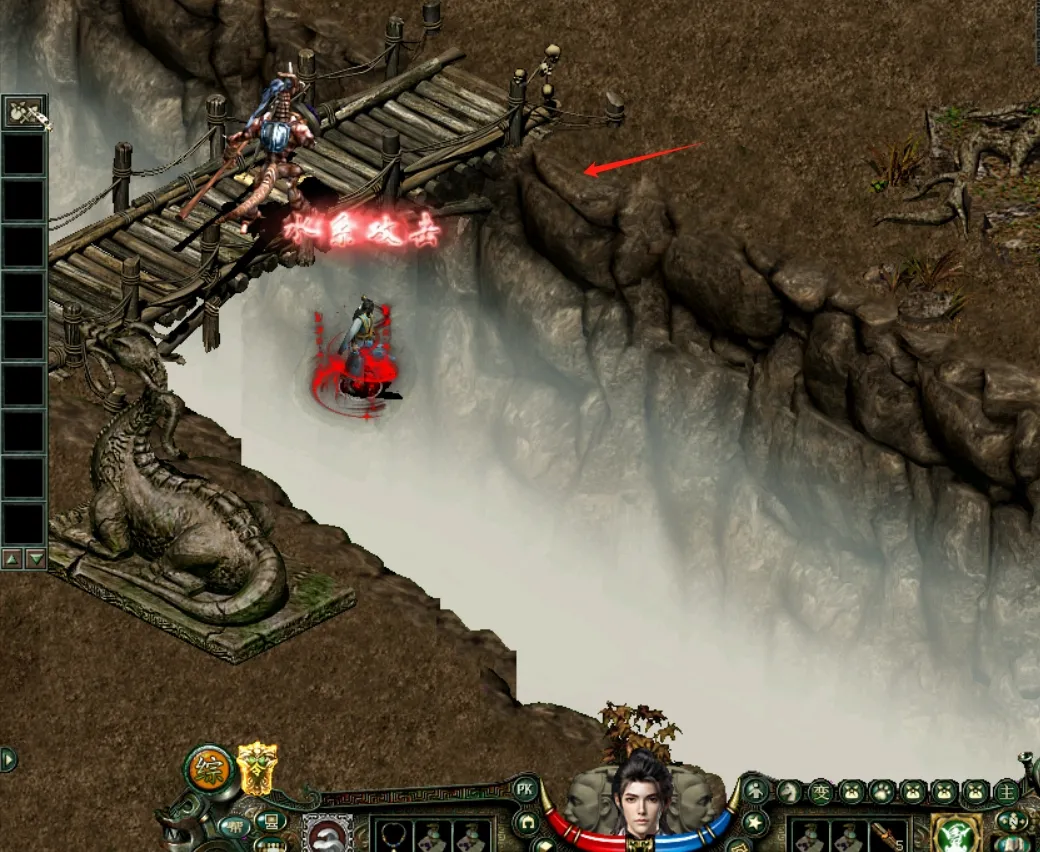Select the top icon of the left sidebar

click(25, 112)
